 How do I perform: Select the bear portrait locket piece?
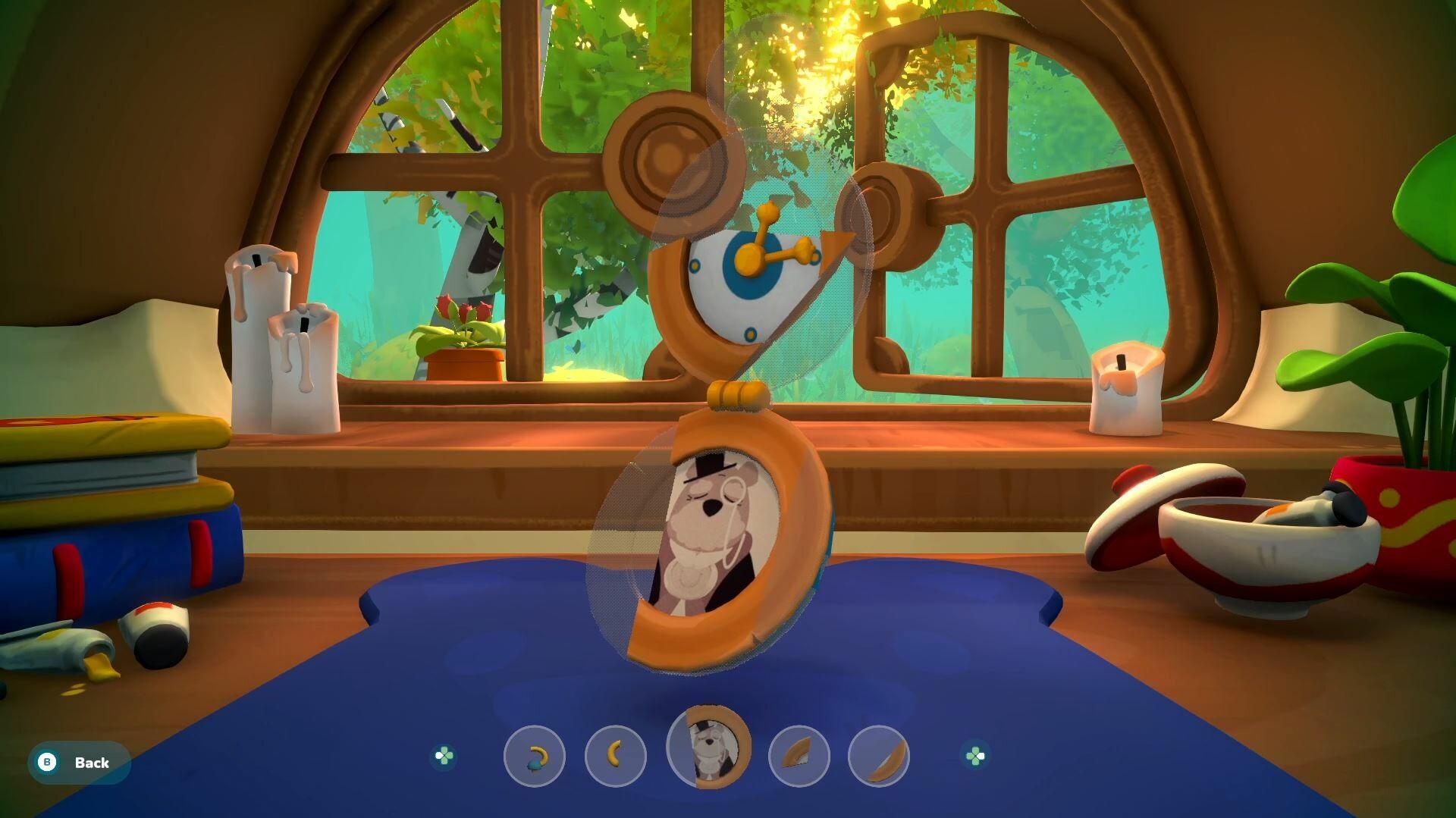click(708, 747)
